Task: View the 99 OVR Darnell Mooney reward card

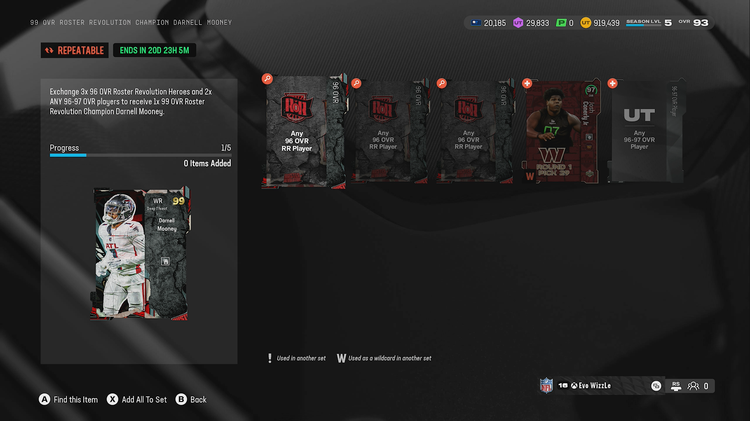Action: tap(141, 253)
